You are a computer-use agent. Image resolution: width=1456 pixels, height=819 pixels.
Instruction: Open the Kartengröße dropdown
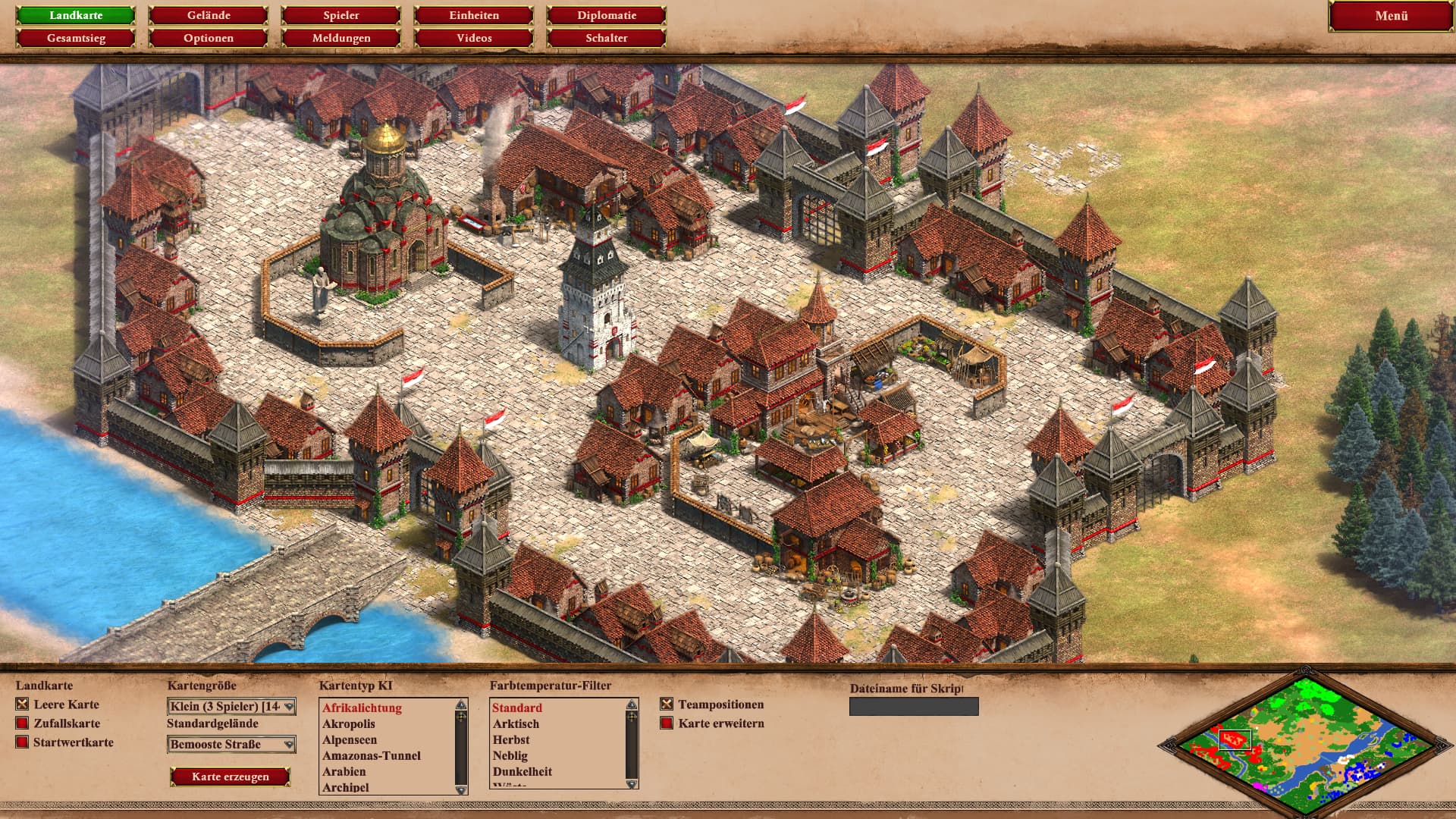pos(231,707)
